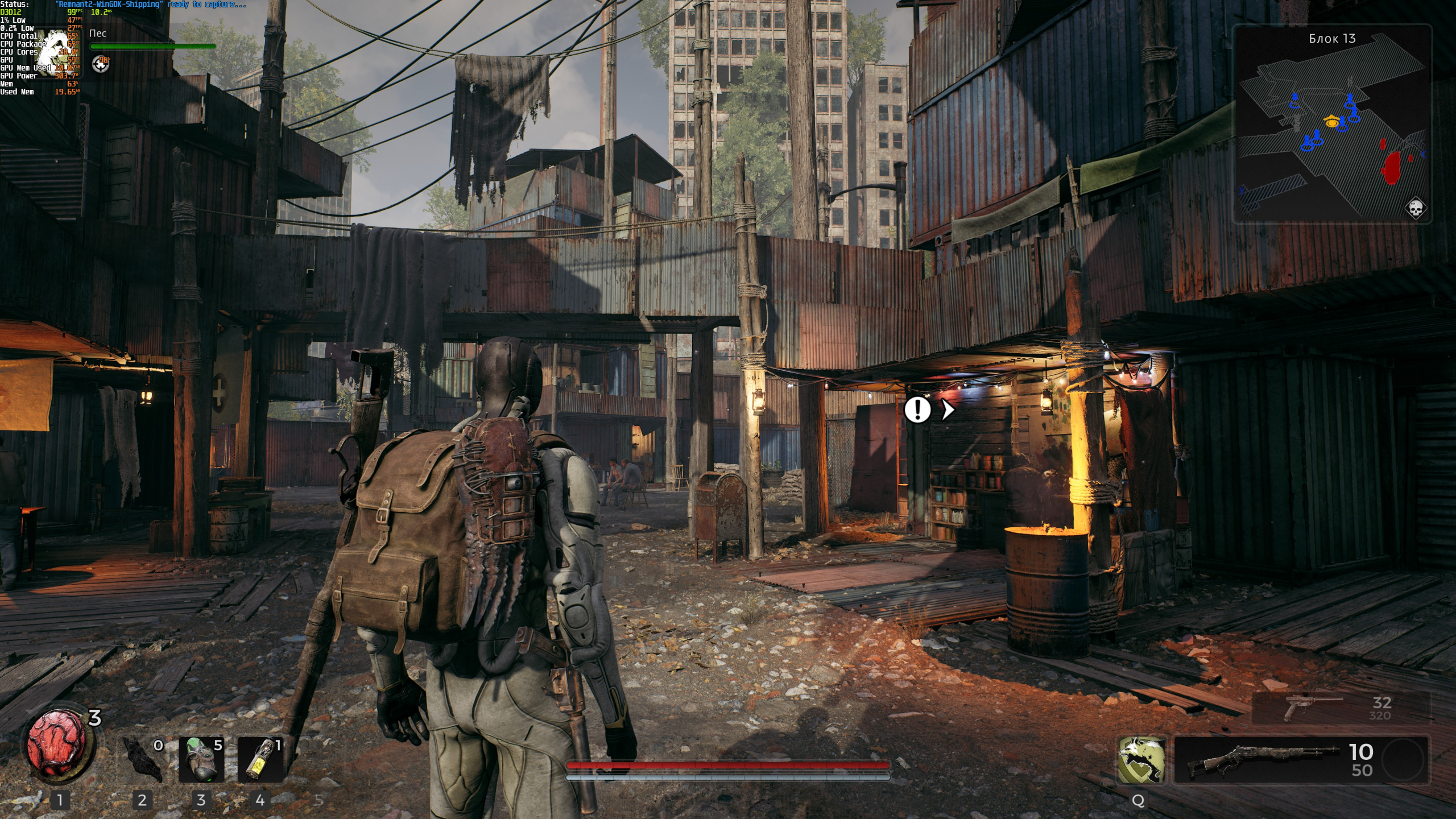Select the yellow vial consumable slot
1456x819 pixels.
click(260, 759)
